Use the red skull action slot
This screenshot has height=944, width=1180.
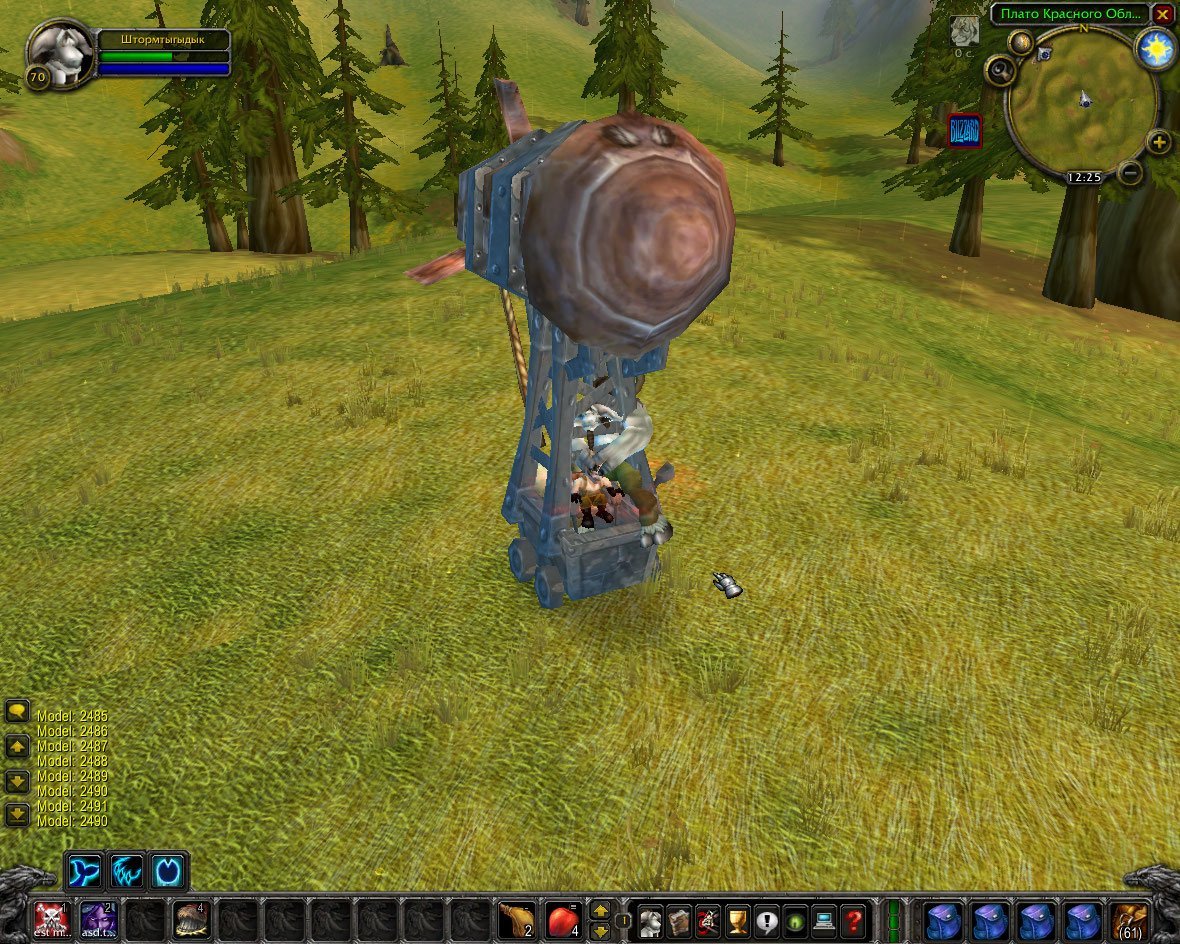click(51, 917)
